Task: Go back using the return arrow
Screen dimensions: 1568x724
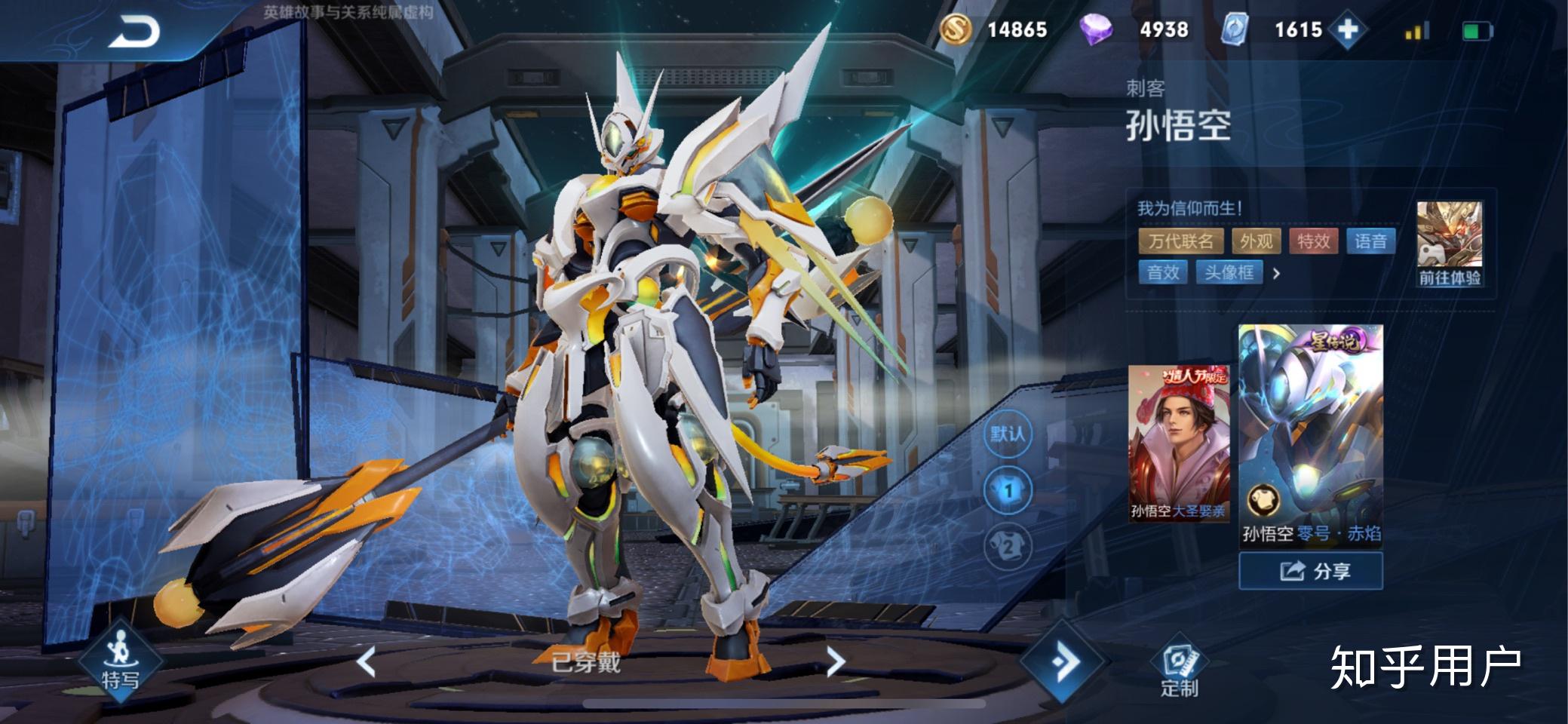Action: 134,32
